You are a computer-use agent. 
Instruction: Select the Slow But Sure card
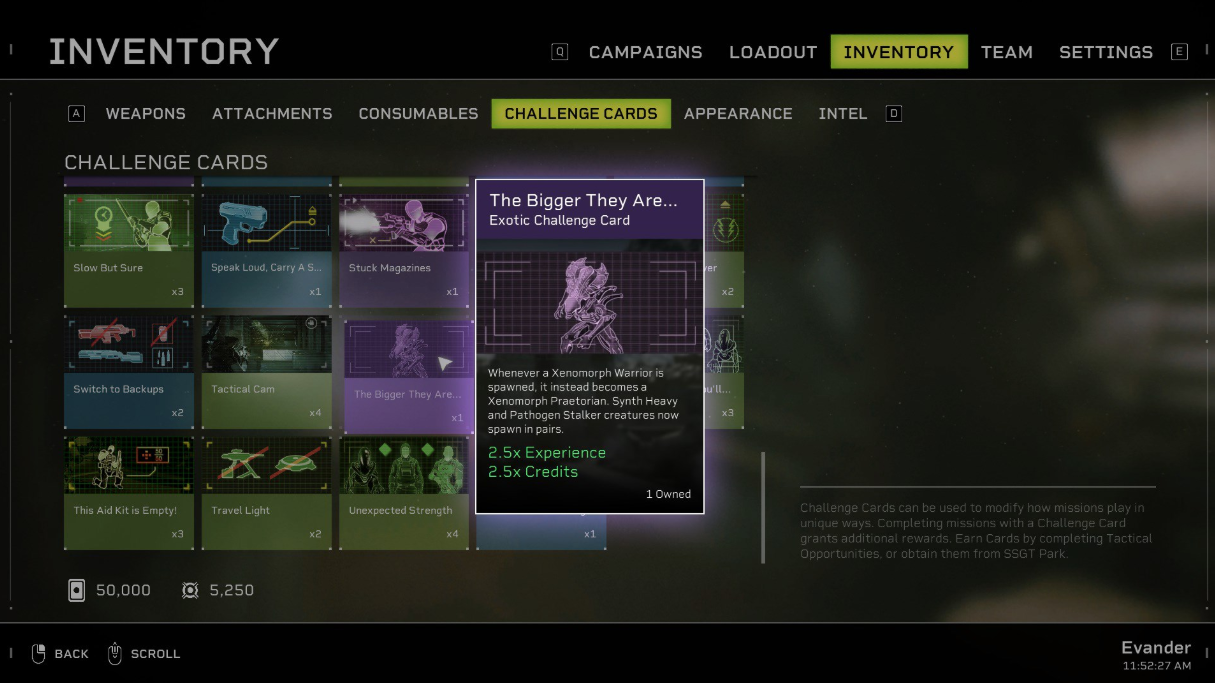pos(129,250)
